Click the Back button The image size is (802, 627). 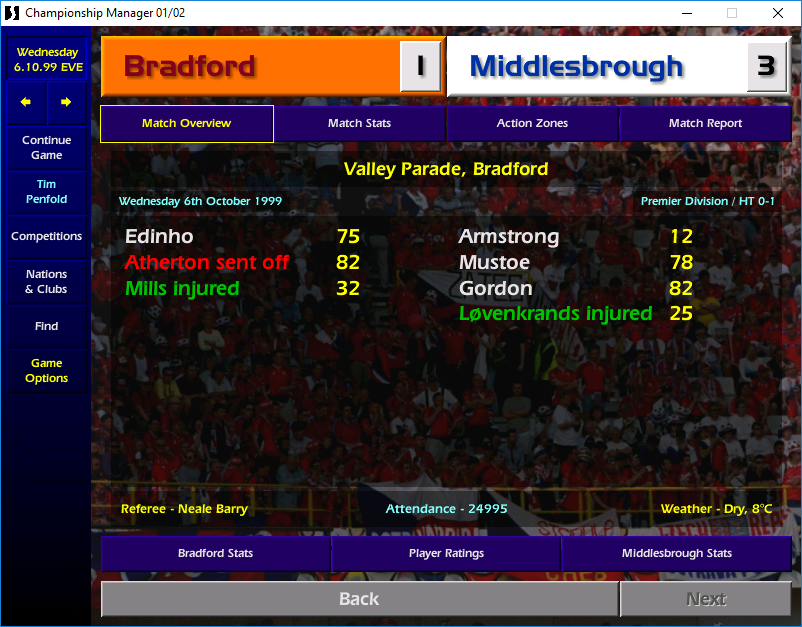[x=359, y=599]
